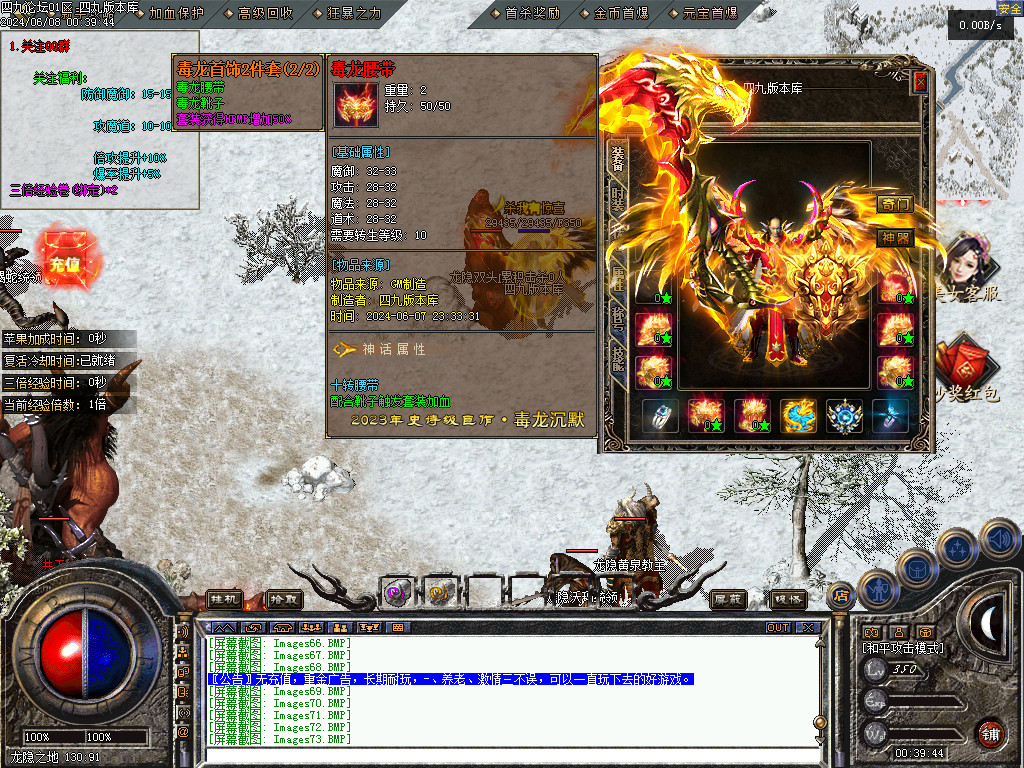Select the blue gem medal slot
The image size is (1024, 768).
845,415
